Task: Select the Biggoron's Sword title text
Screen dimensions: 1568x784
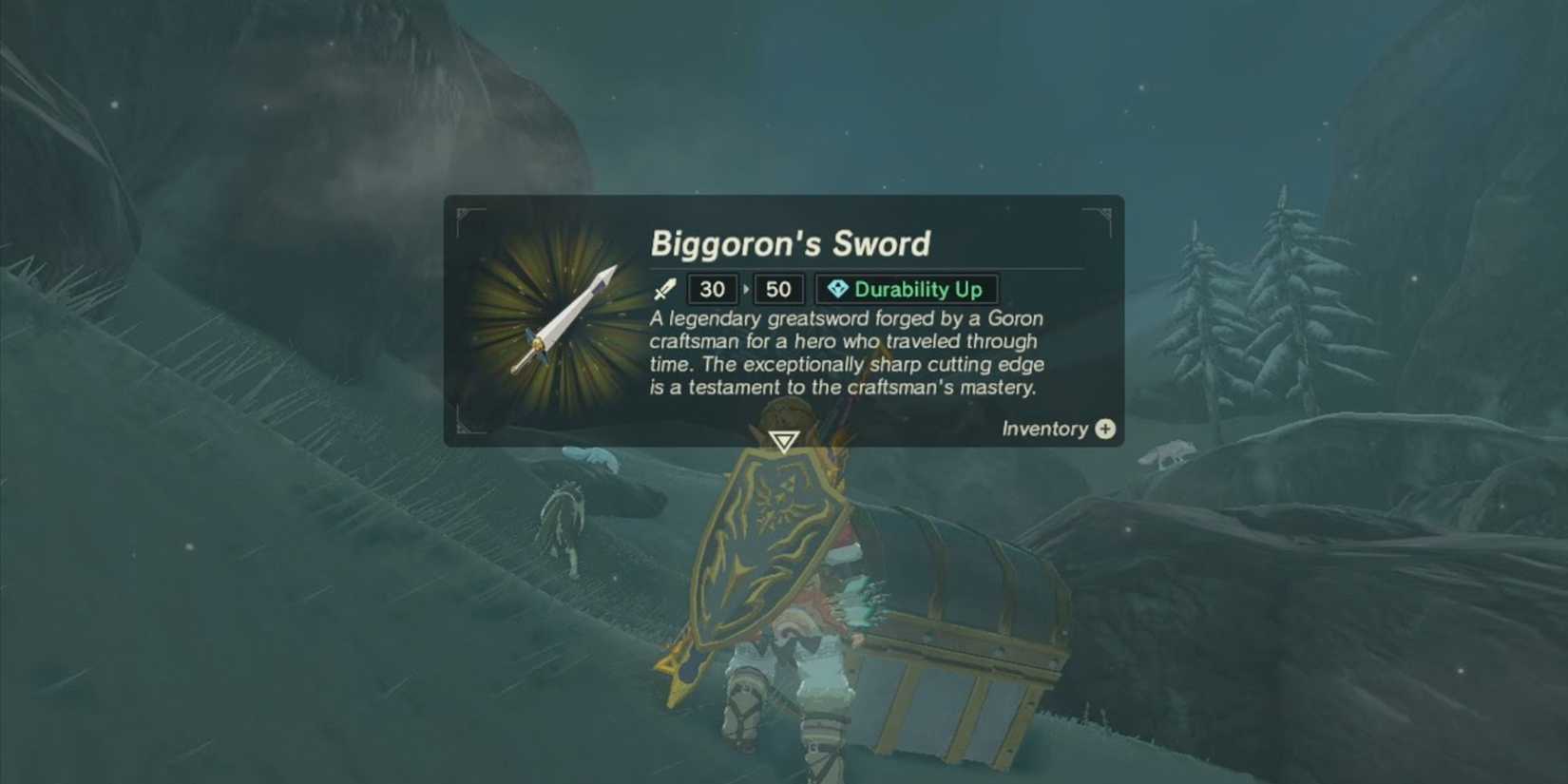Action: click(790, 244)
